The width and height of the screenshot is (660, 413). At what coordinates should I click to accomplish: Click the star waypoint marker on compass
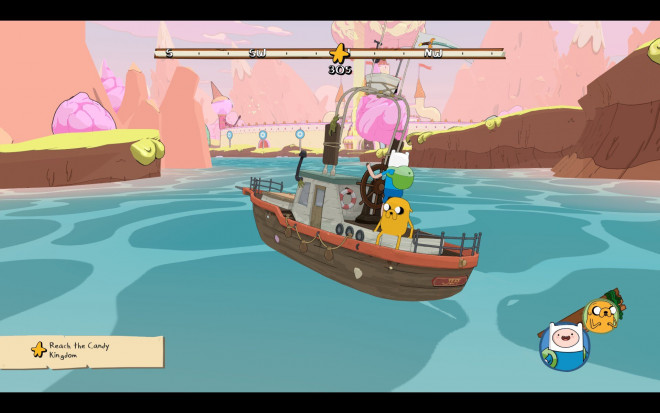(x=339, y=53)
